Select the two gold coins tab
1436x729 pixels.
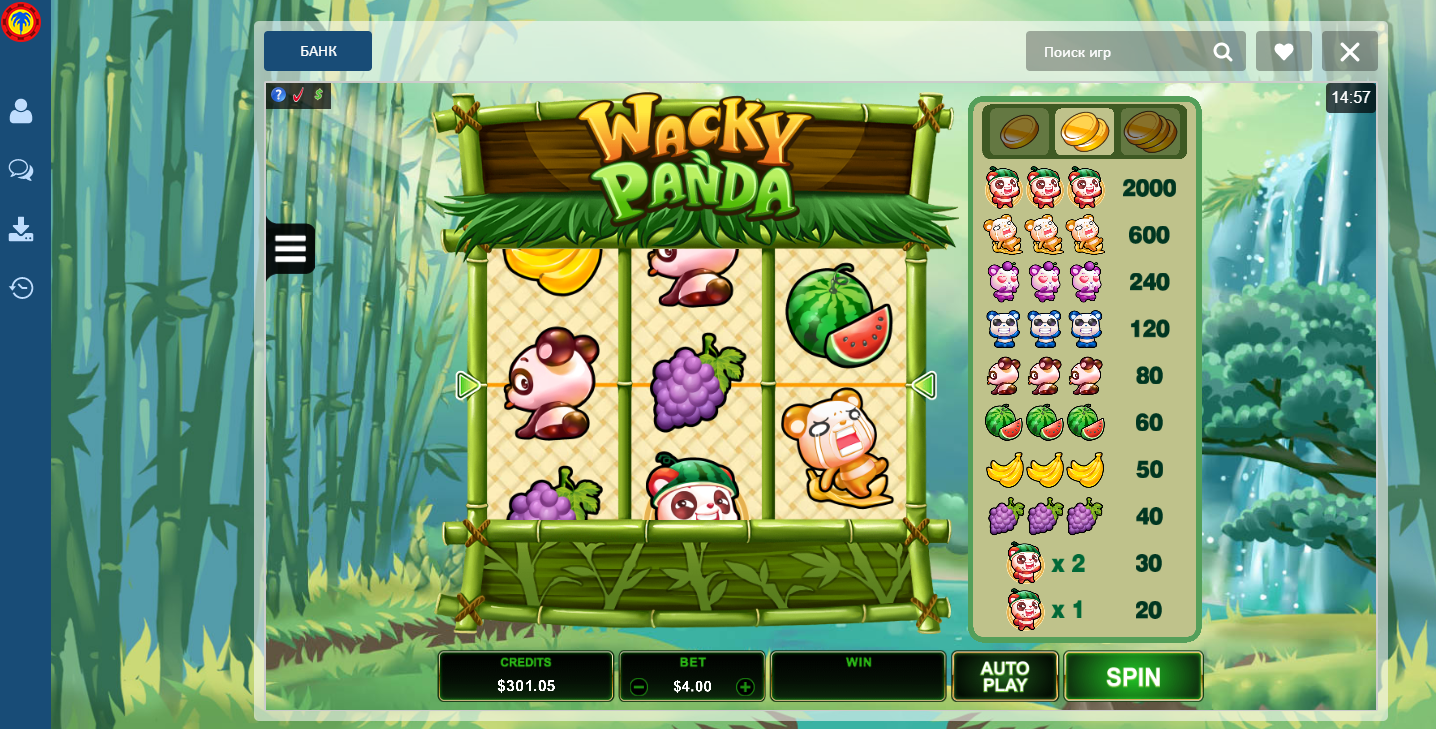(x=1083, y=131)
